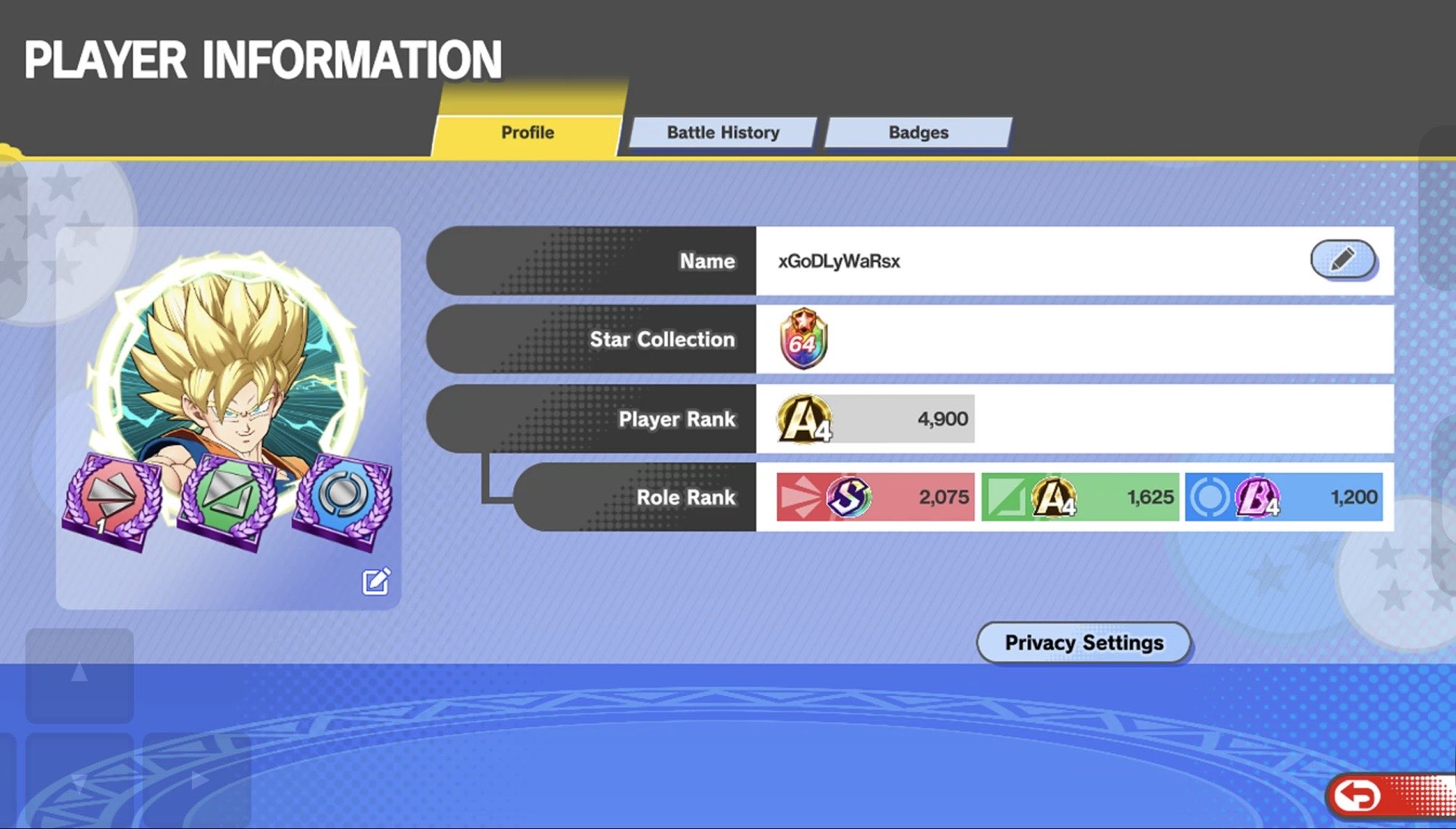The image size is (1456, 829).
Task: Click the red damage role badge
Action: tap(112, 501)
